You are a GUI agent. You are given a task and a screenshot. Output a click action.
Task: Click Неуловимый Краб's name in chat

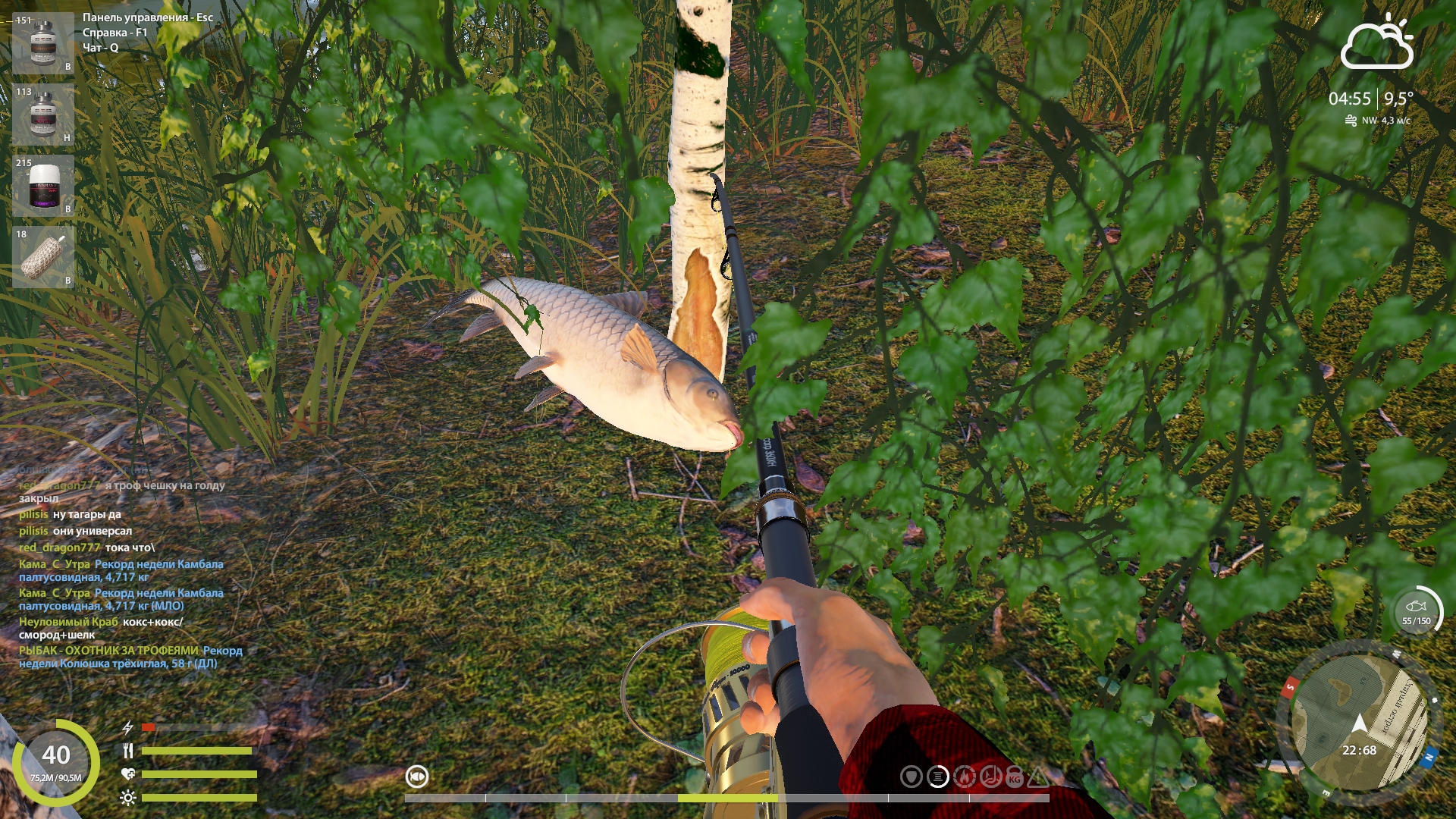point(68,622)
